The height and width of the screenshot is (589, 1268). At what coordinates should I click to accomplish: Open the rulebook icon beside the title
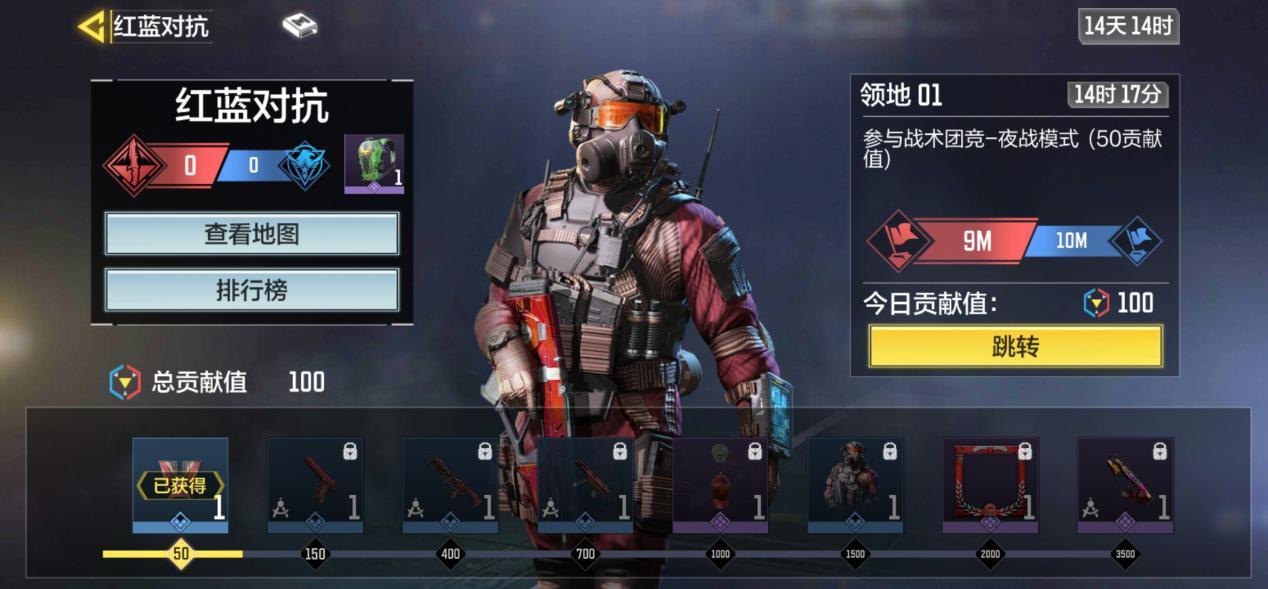tap(299, 26)
